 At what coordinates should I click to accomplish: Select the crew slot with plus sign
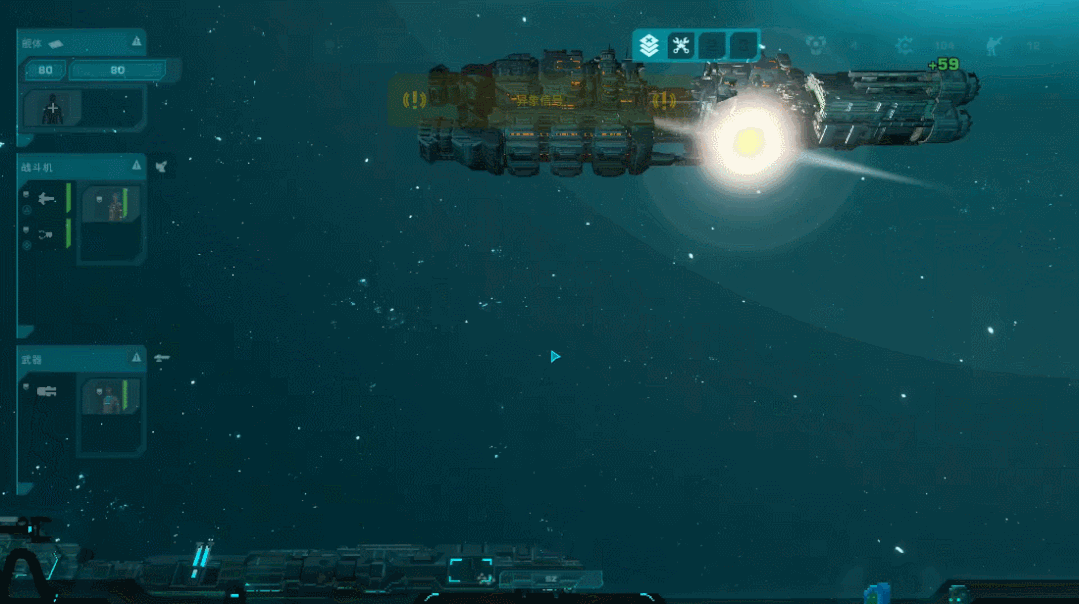pos(52,108)
